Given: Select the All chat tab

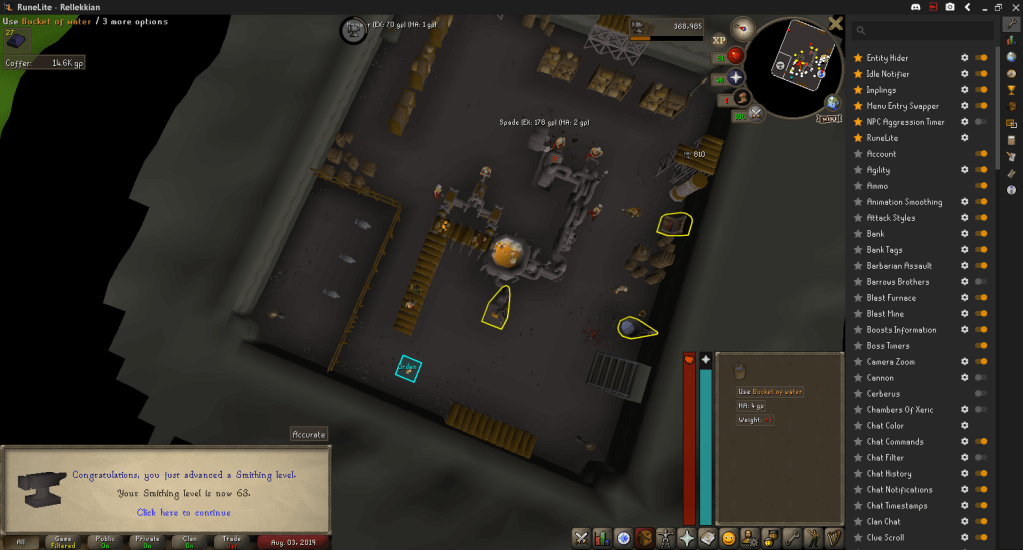Looking at the screenshot, I should pyautogui.click(x=20, y=542).
